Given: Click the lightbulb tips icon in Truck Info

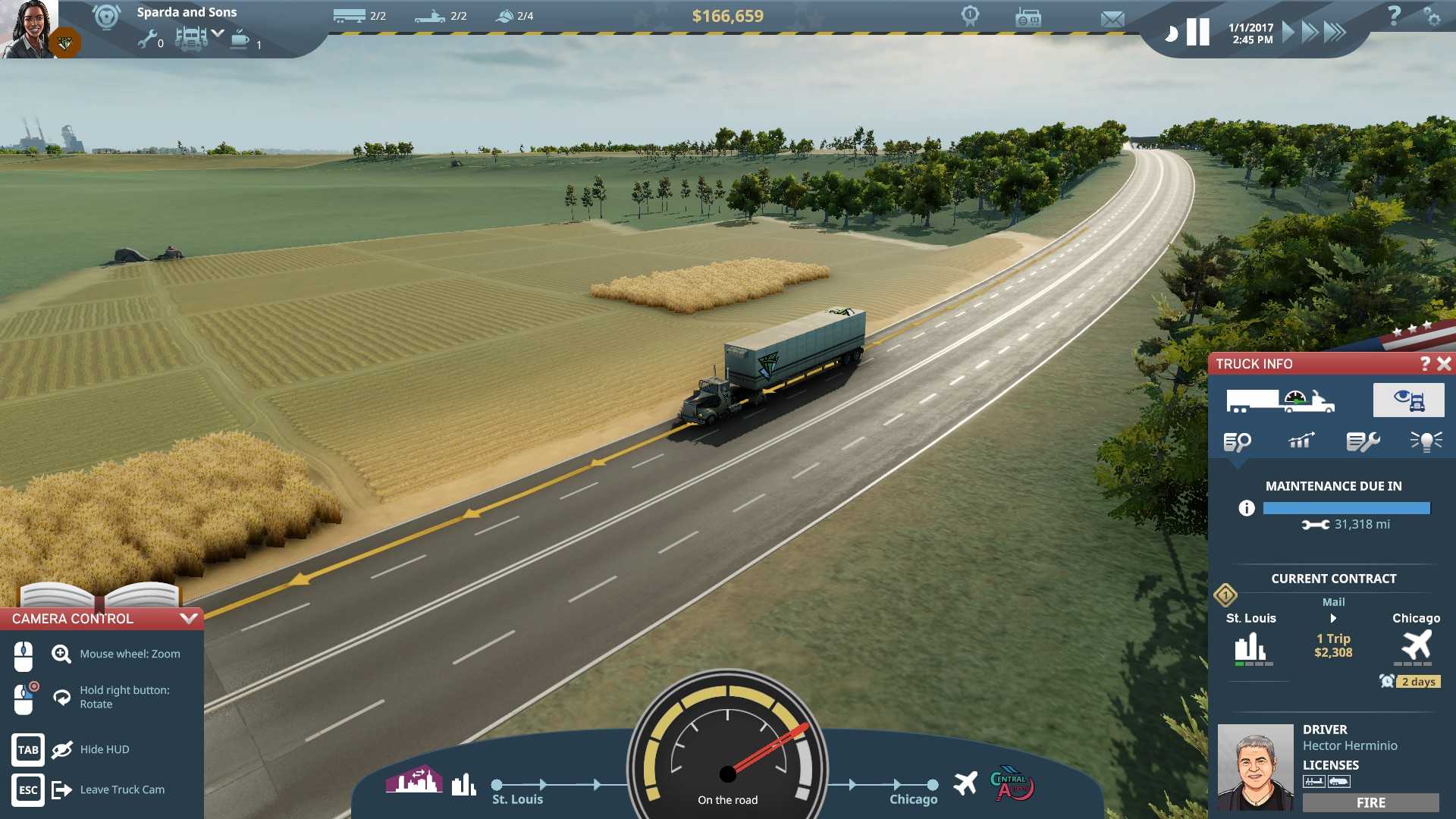Looking at the screenshot, I should point(1427,440).
